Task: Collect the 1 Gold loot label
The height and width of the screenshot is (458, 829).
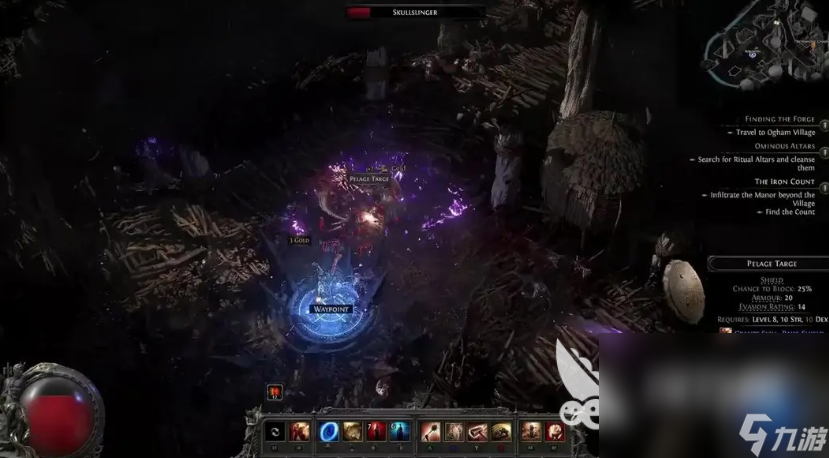Action: coord(299,241)
